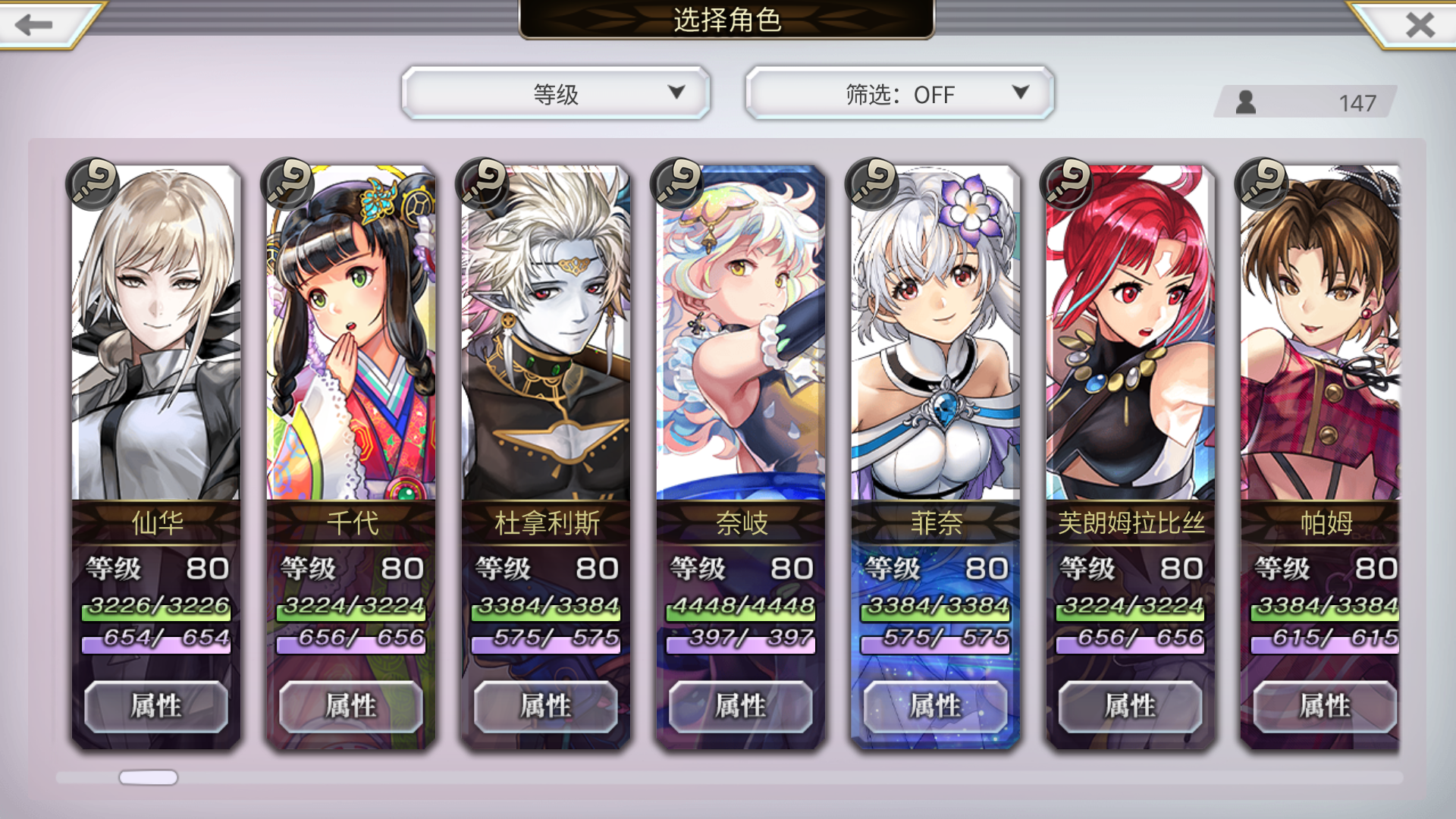Open the 等级 sorting dropdown
This screenshot has height=819, width=1456.
pos(556,94)
